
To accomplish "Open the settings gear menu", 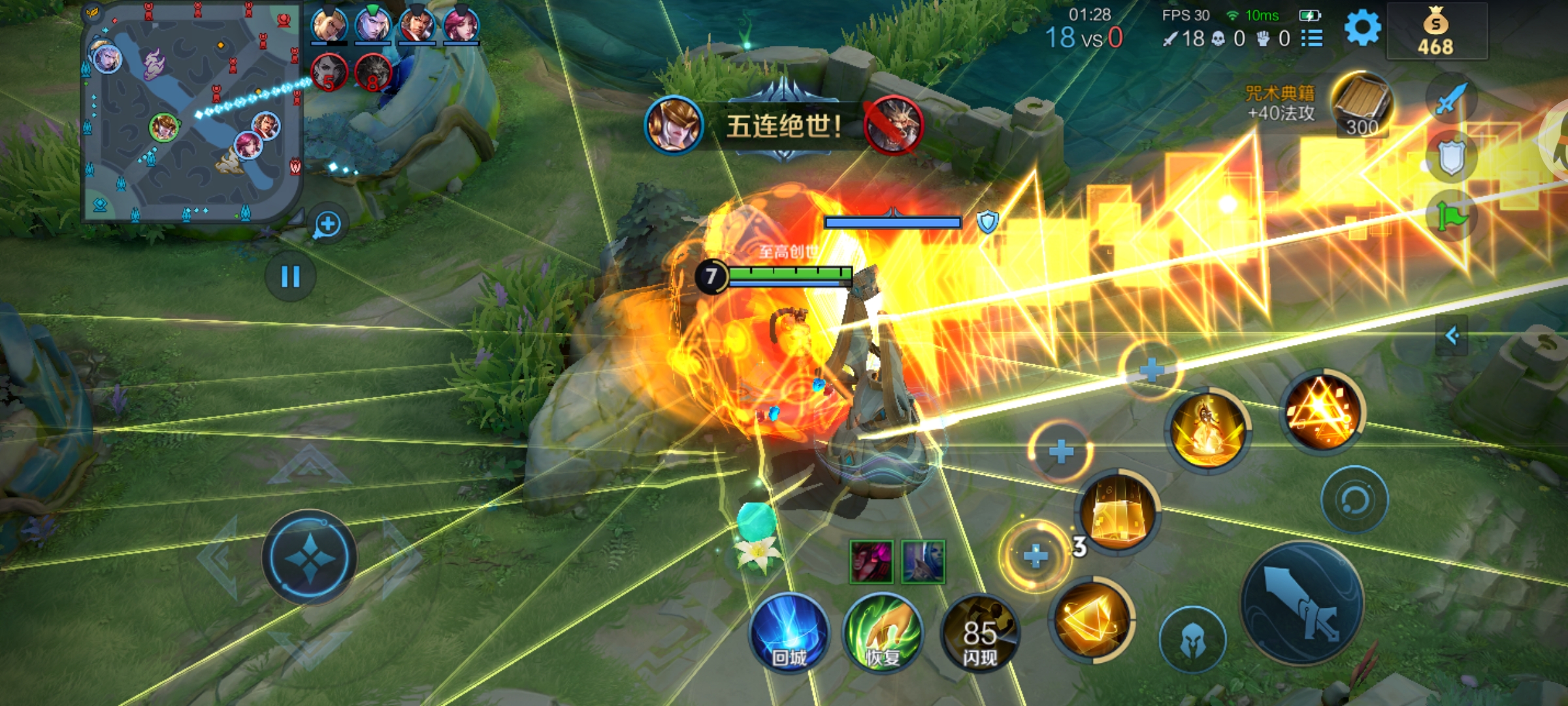I will tap(1362, 29).
